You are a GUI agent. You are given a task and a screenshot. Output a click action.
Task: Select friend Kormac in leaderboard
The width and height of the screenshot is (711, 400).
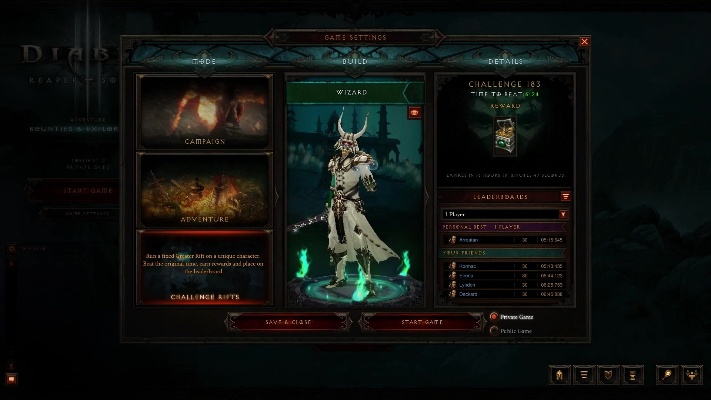pos(506,266)
